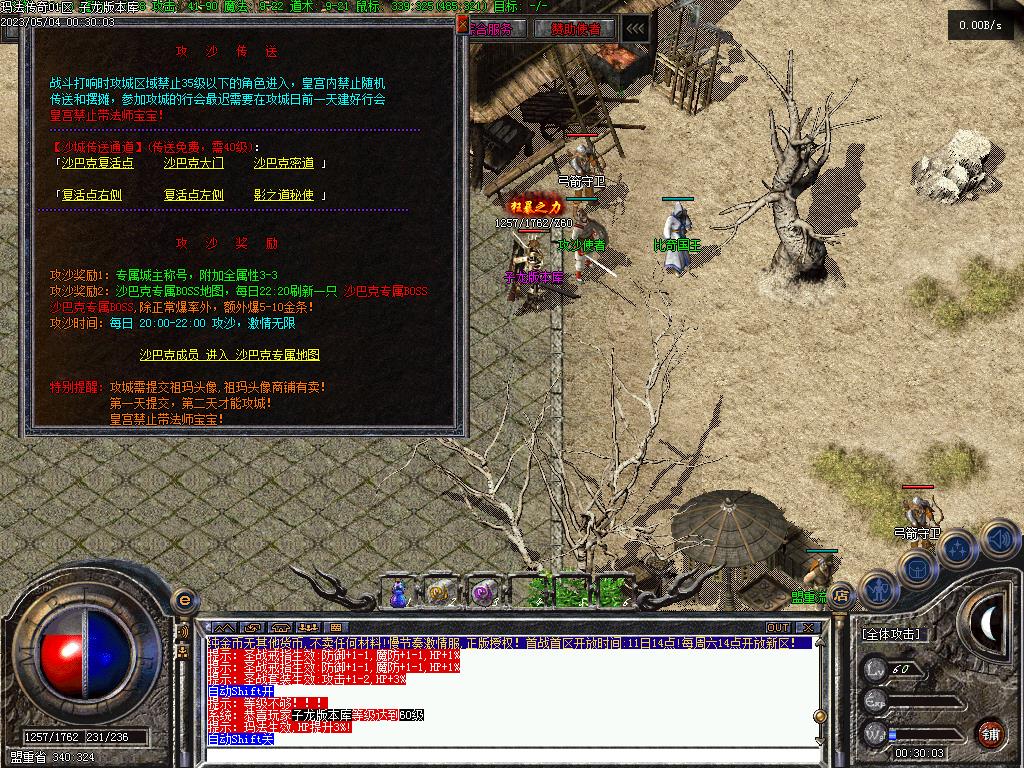Click the OUT button on chat bar
This screenshot has height=768, width=1024.
(x=778, y=627)
